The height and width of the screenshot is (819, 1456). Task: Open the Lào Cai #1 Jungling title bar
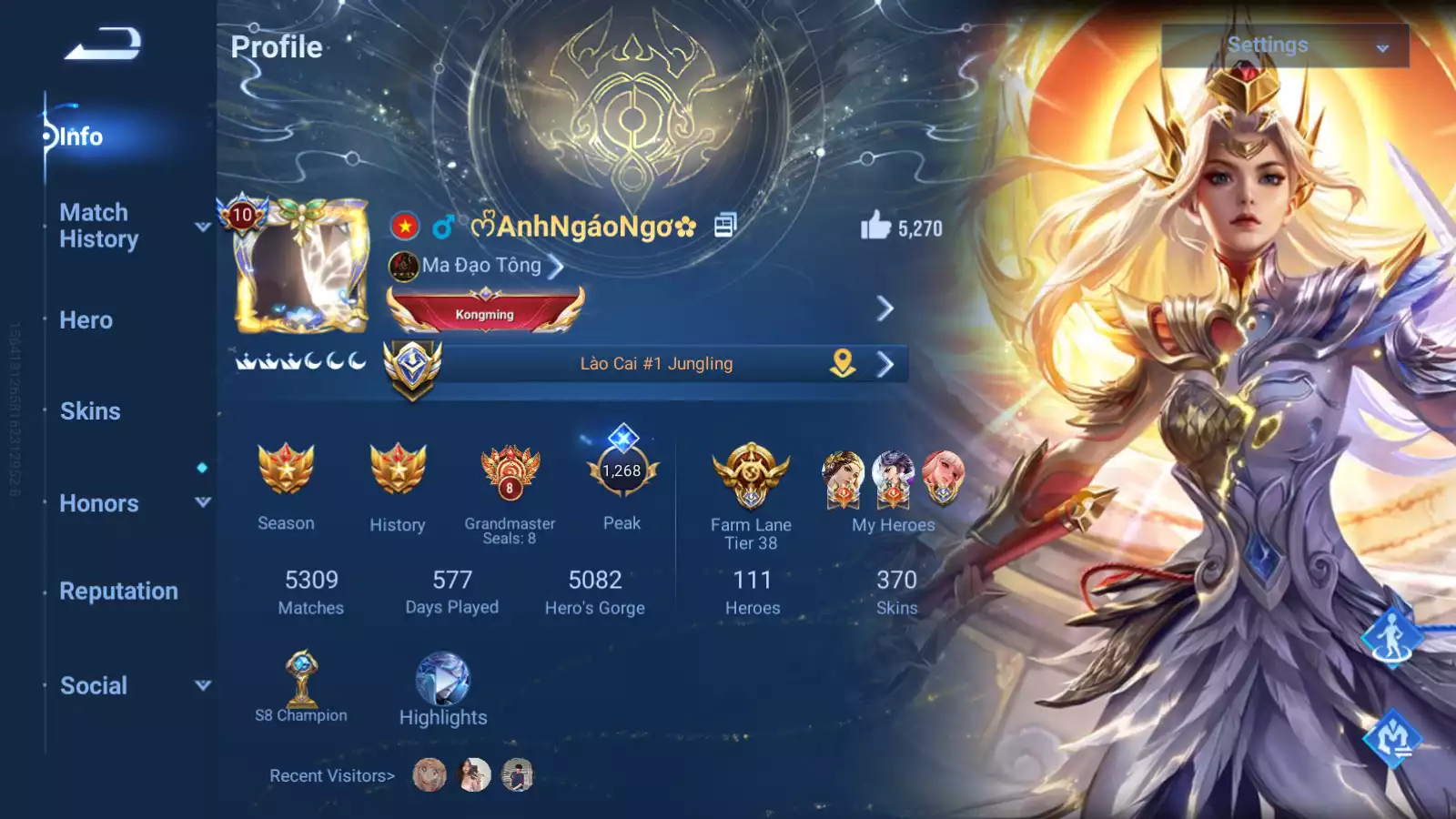pyautogui.click(x=656, y=364)
